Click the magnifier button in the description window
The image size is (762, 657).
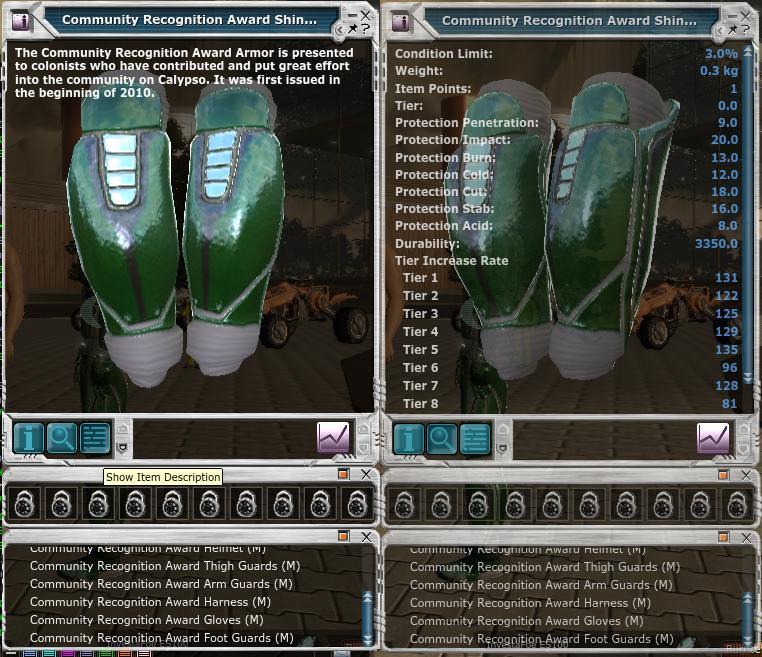[x=62, y=438]
